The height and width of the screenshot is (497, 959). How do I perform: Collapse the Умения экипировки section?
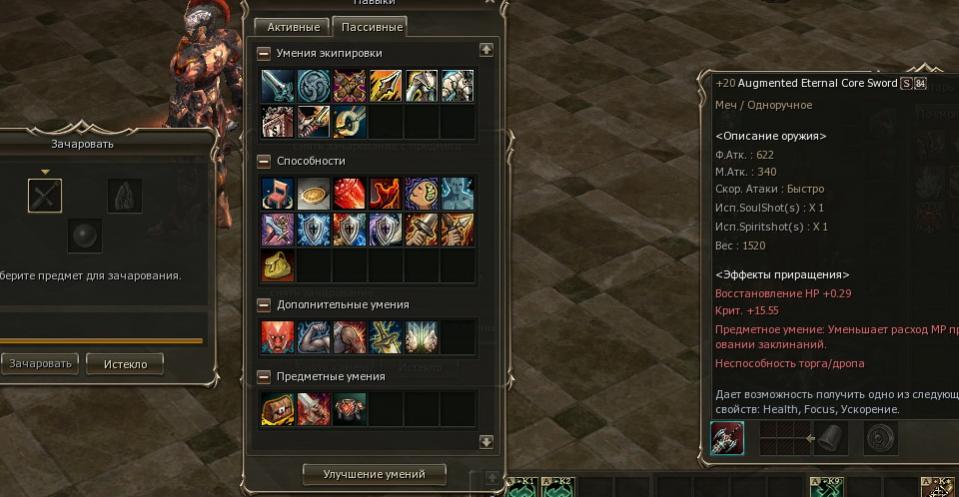pos(264,53)
